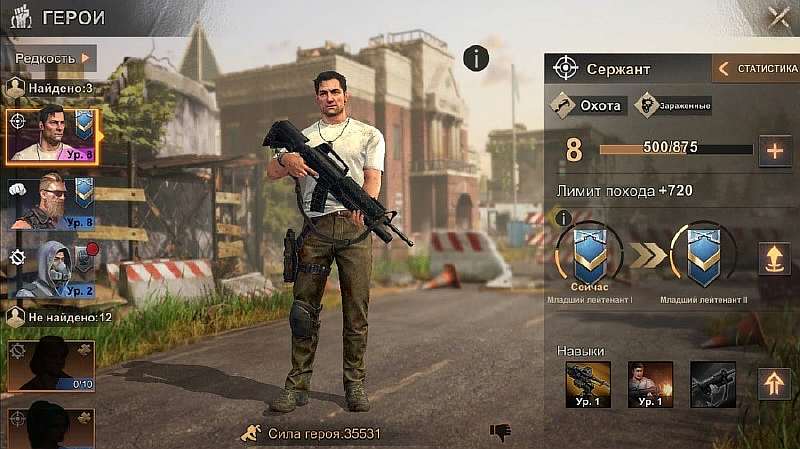Show rank info via small i icon
800x449 pixels.
563,217
